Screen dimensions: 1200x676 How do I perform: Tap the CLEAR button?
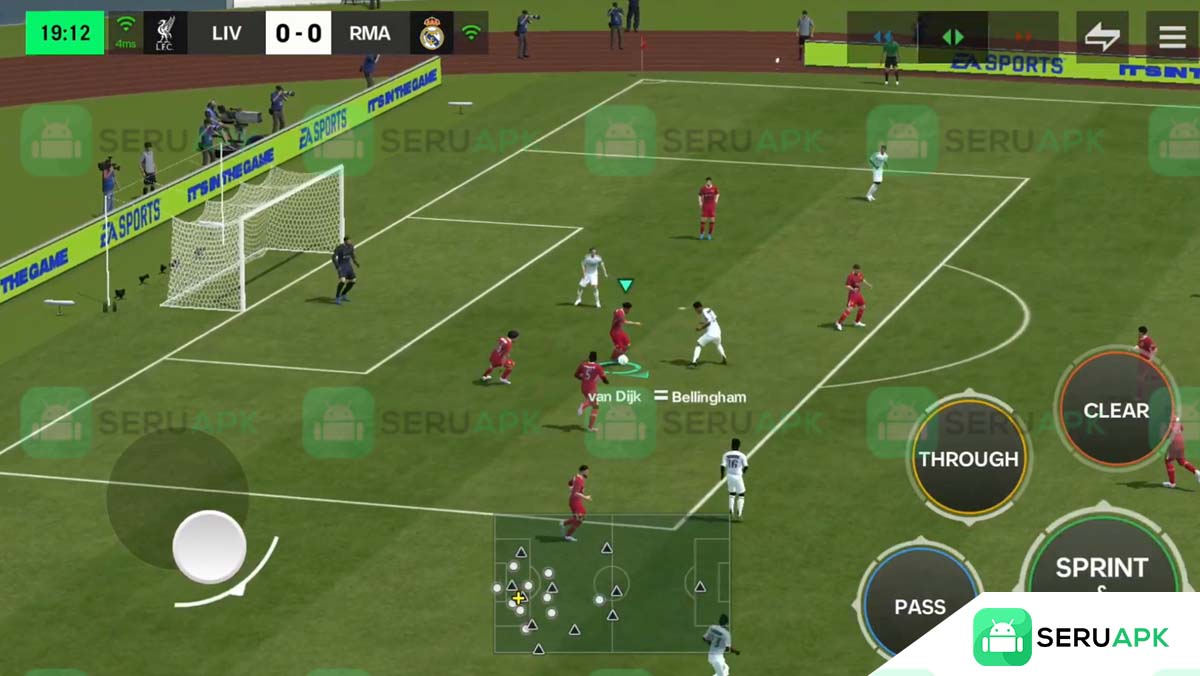(1116, 410)
